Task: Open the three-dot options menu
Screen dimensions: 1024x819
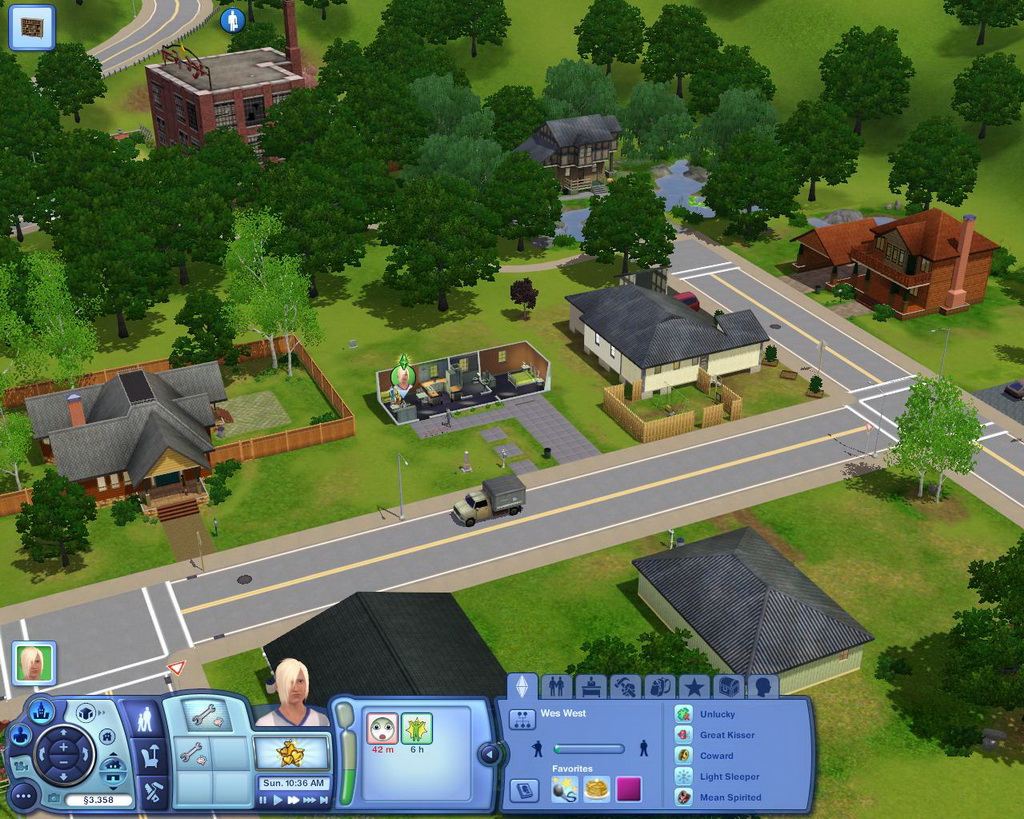Action: tap(23, 796)
